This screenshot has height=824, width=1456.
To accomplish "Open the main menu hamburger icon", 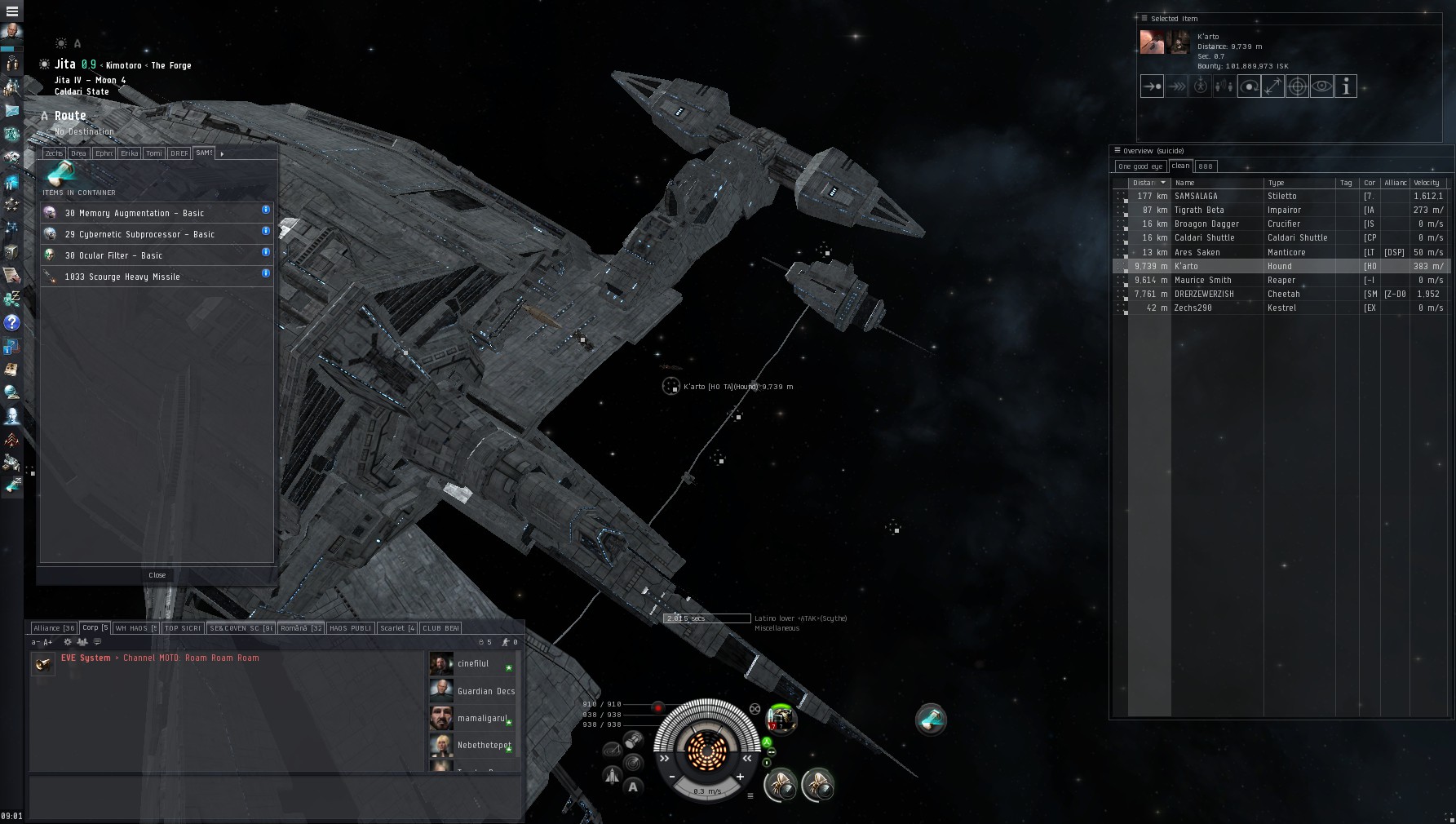I will coord(12,11).
